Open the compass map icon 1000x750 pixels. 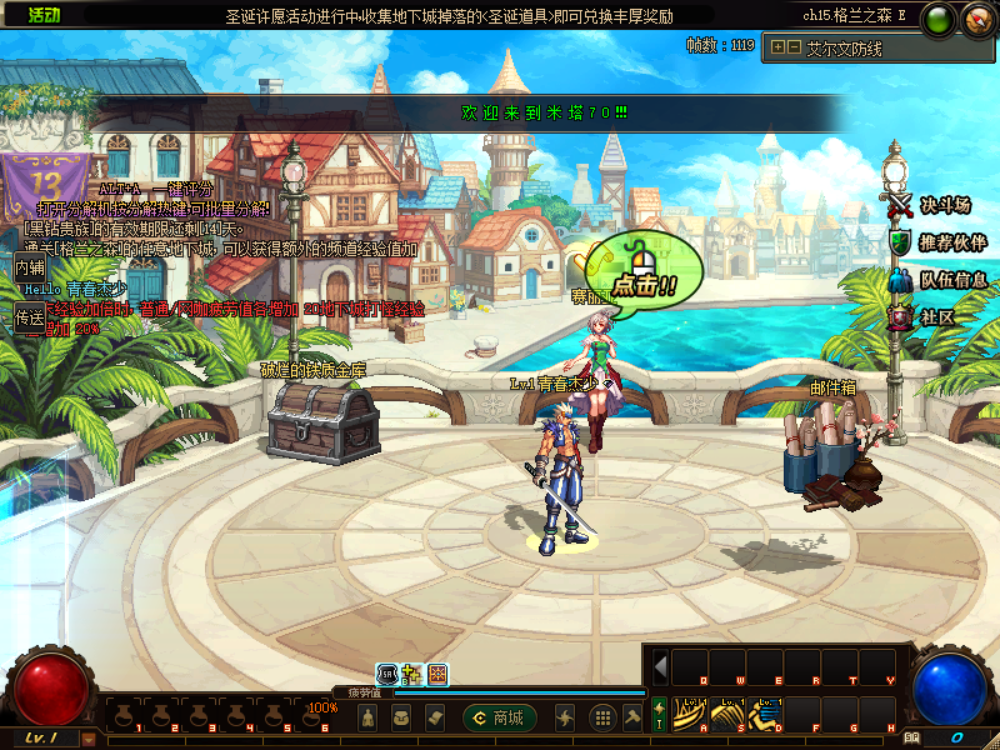coord(977,20)
